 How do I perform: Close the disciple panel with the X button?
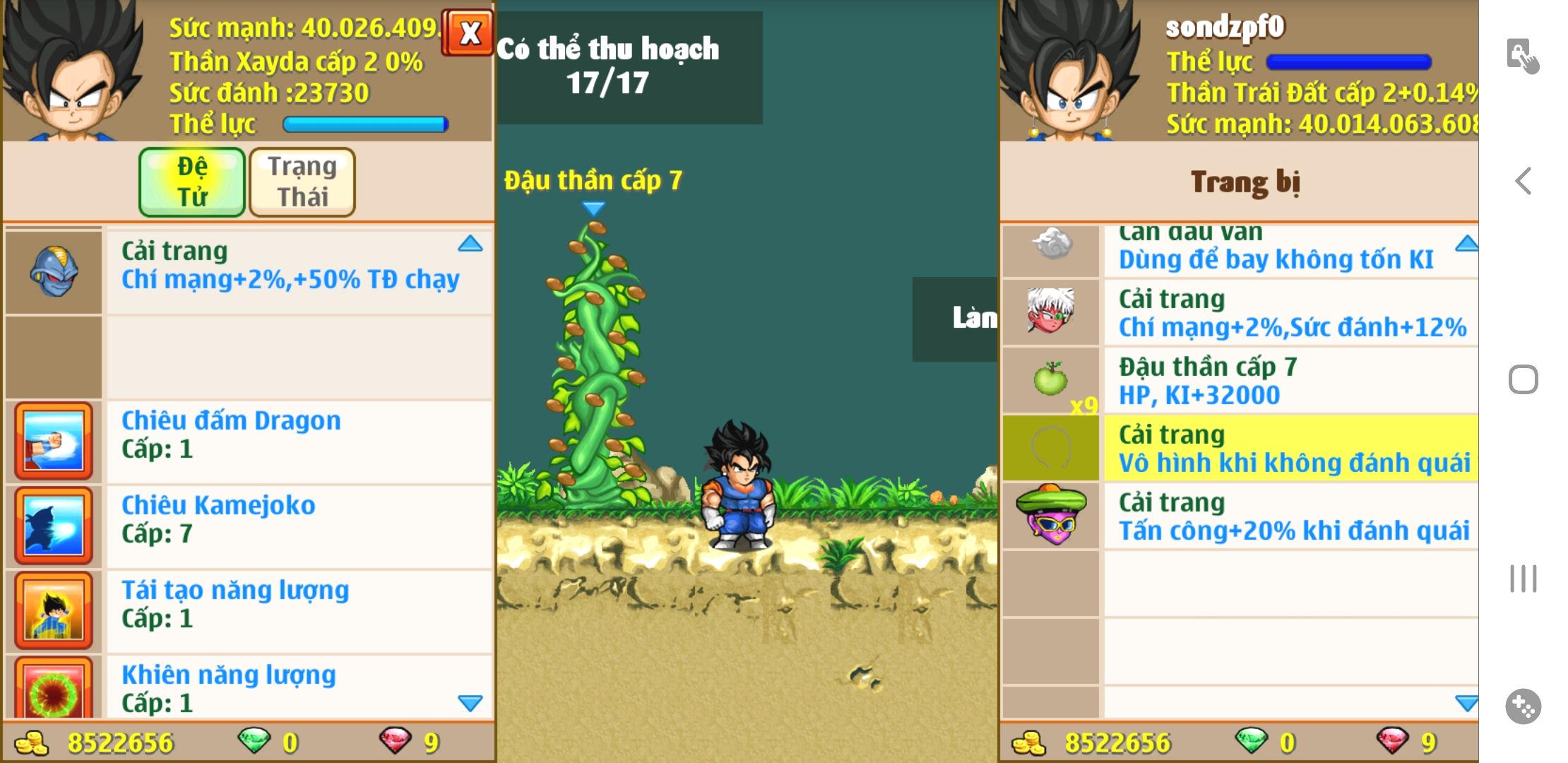pyautogui.click(x=468, y=32)
